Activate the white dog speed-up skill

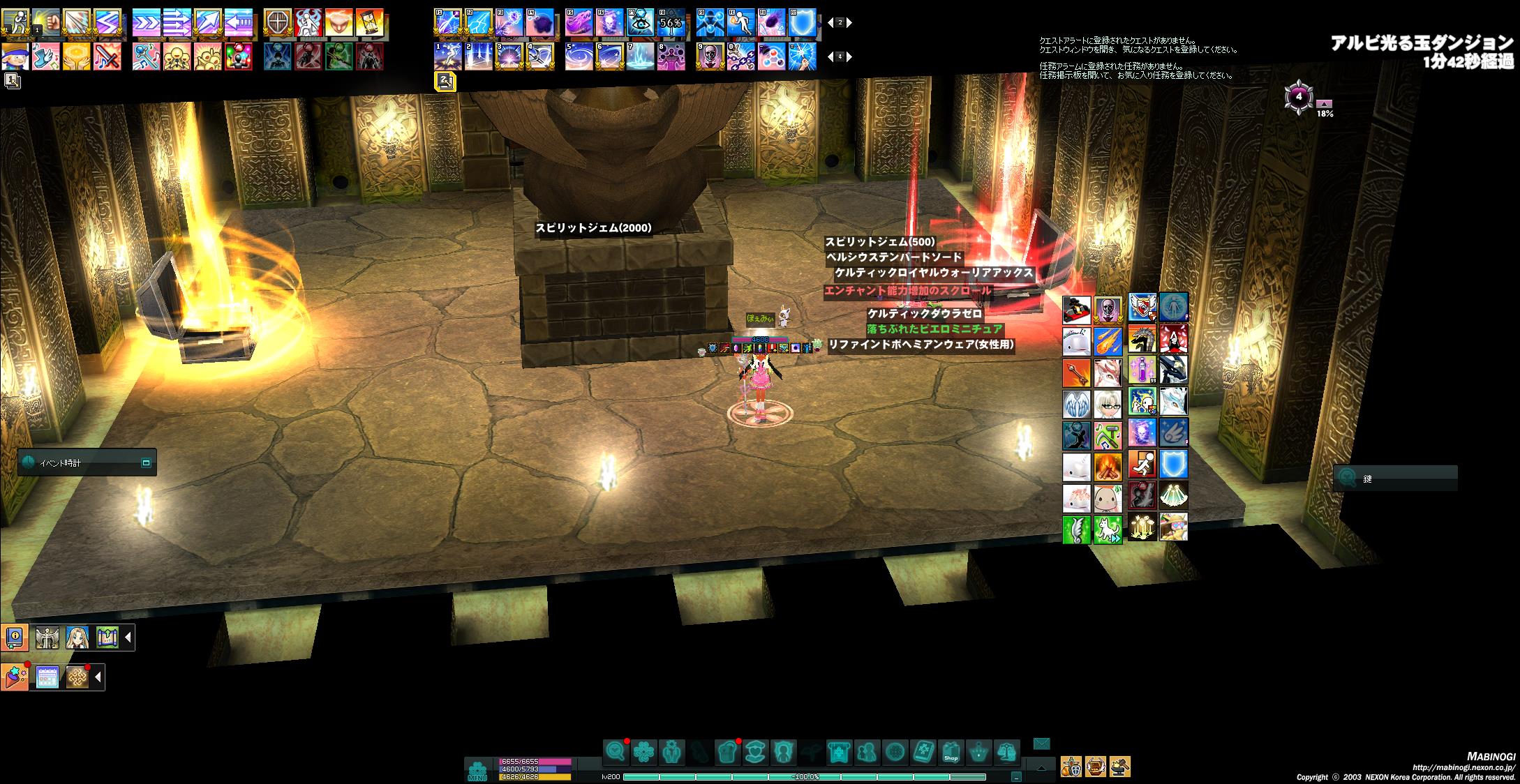pos(1108,529)
